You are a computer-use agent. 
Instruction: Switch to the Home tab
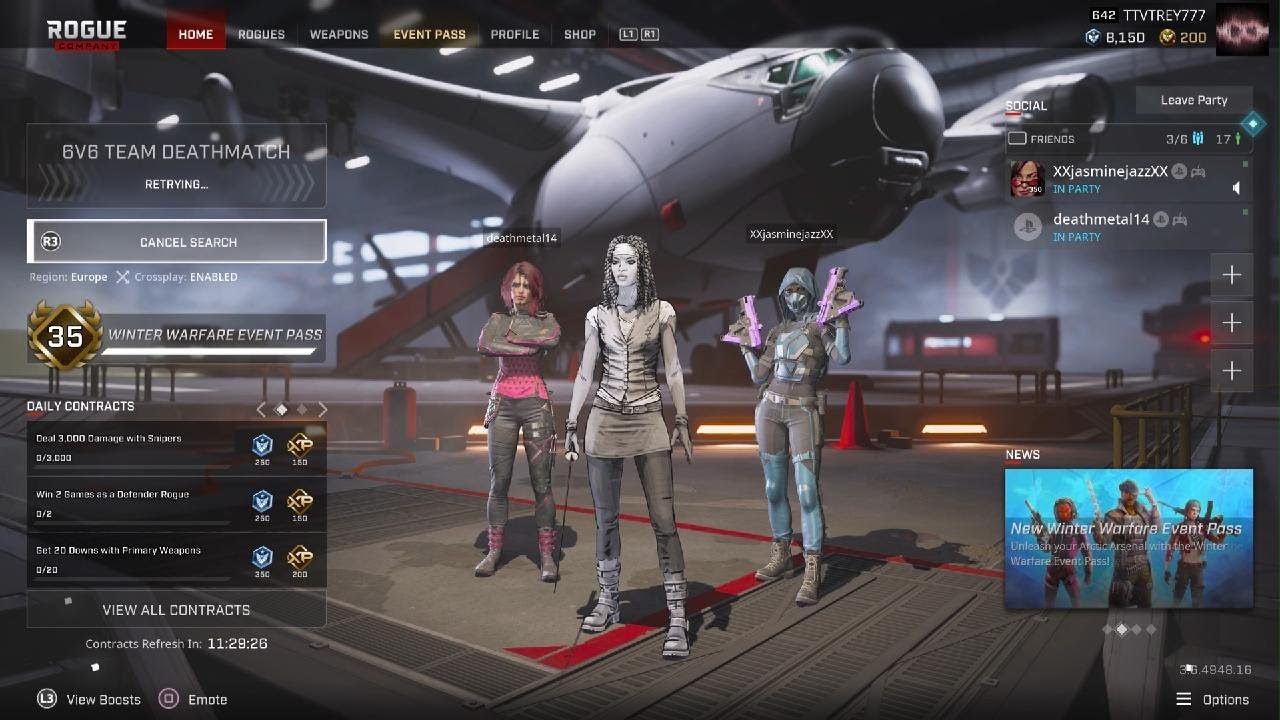195,34
